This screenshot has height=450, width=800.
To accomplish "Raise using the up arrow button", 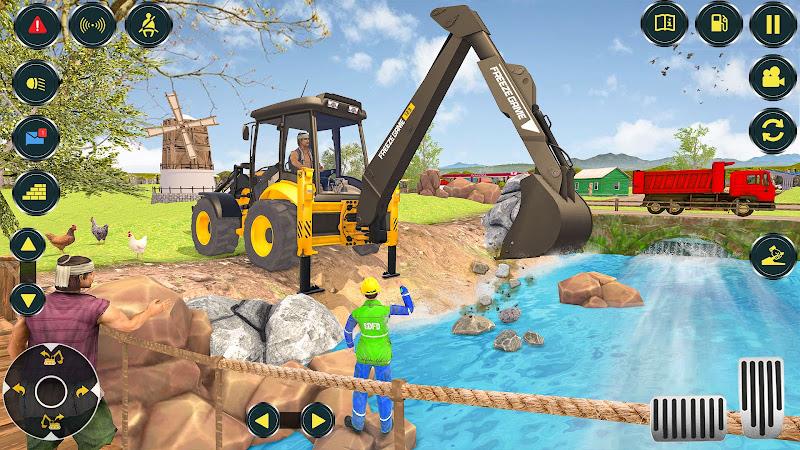I will pos(29,246).
